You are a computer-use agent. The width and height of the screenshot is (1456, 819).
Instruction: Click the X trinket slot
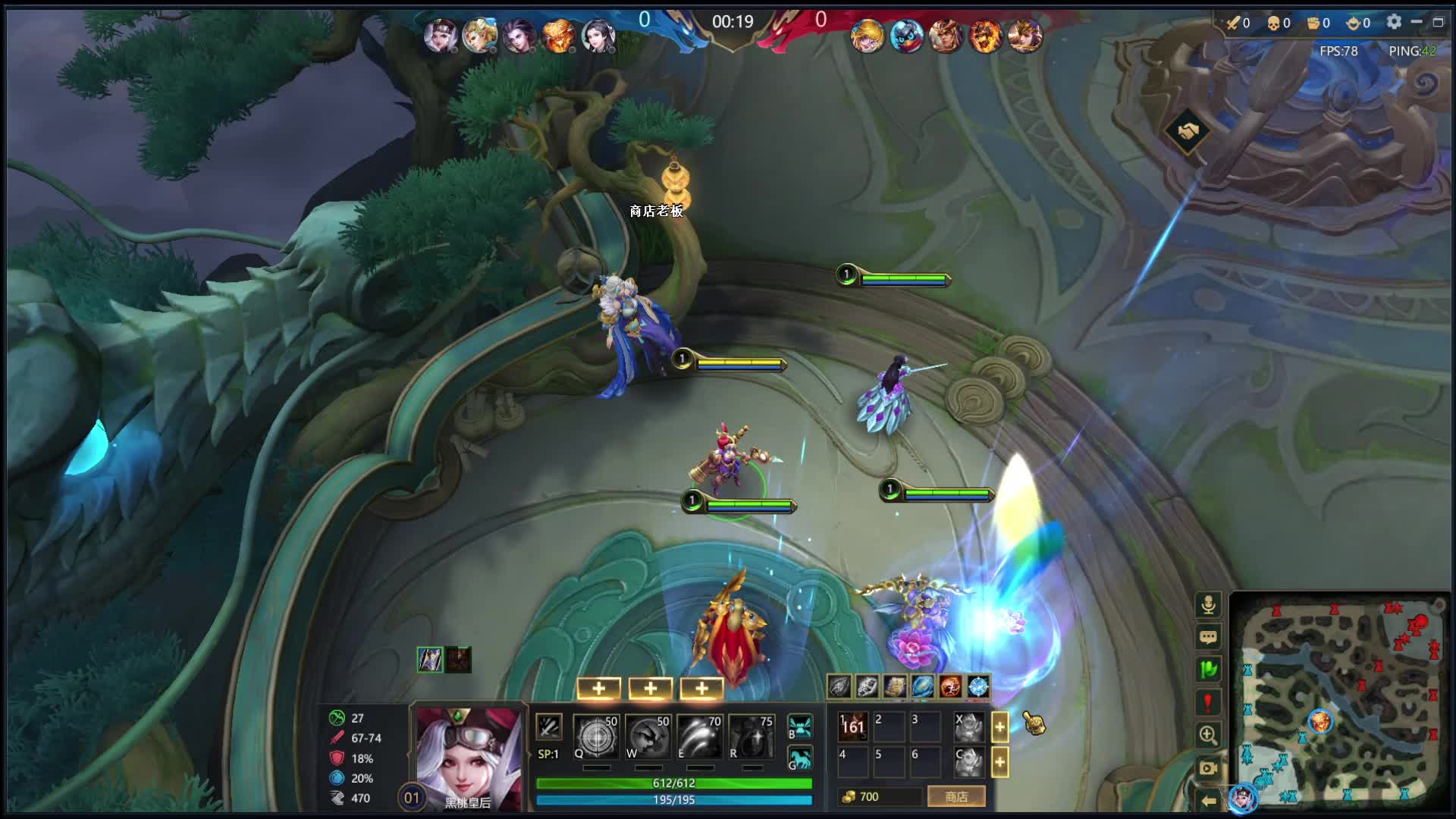(x=968, y=726)
